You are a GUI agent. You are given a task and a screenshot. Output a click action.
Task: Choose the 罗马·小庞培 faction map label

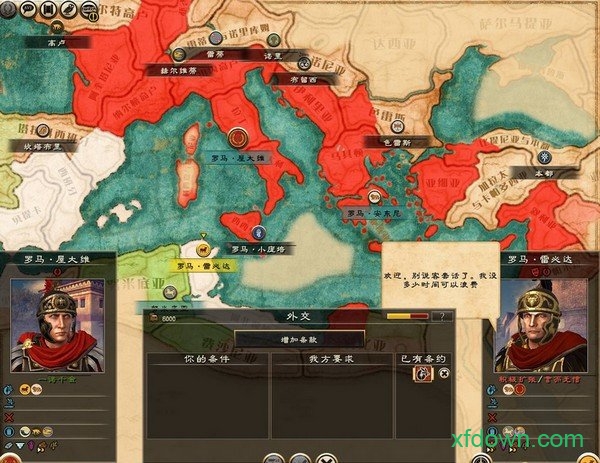(257, 248)
